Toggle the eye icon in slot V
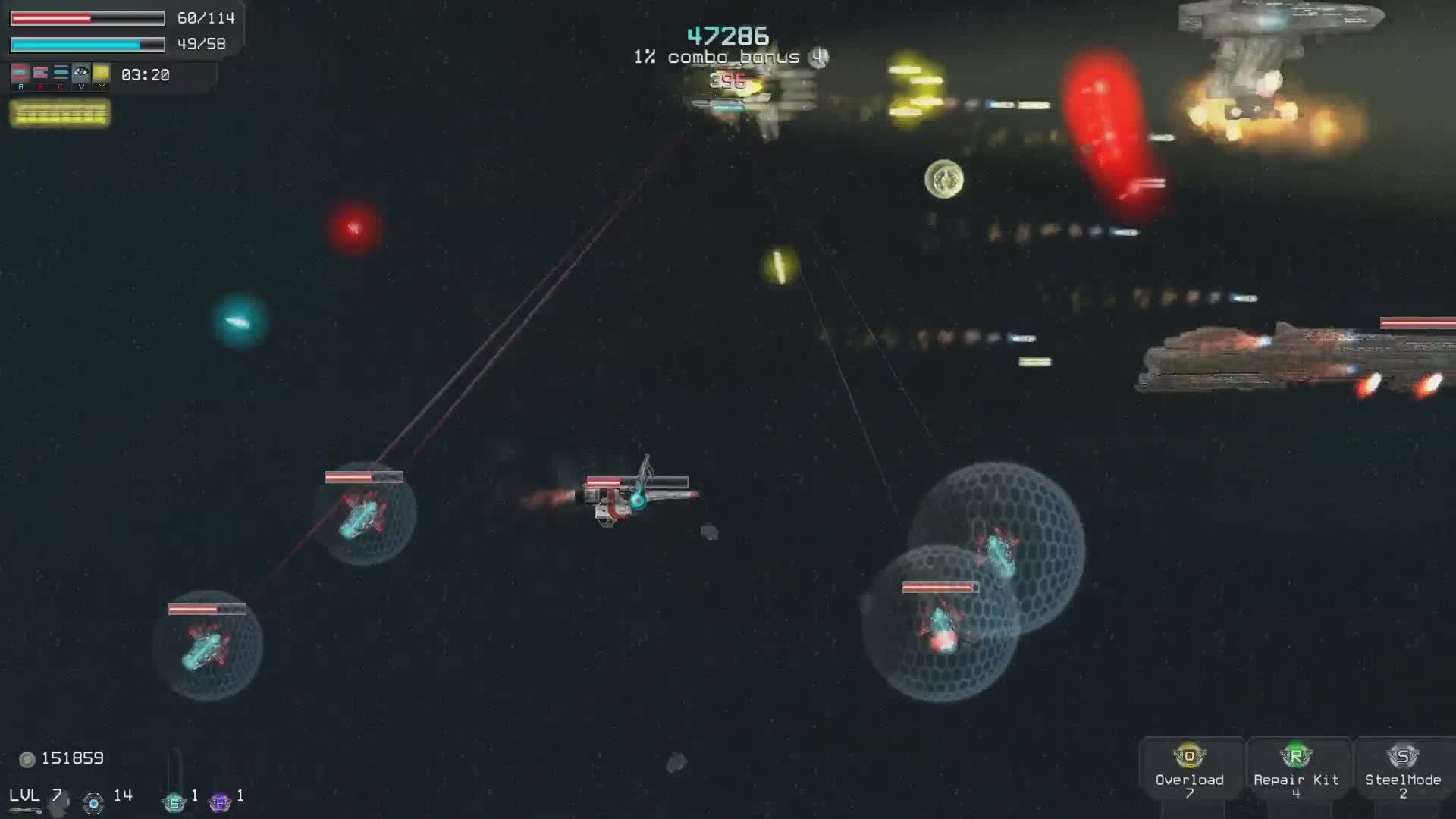Image resolution: width=1456 pixels, height=819 pixels. (81, 72)
